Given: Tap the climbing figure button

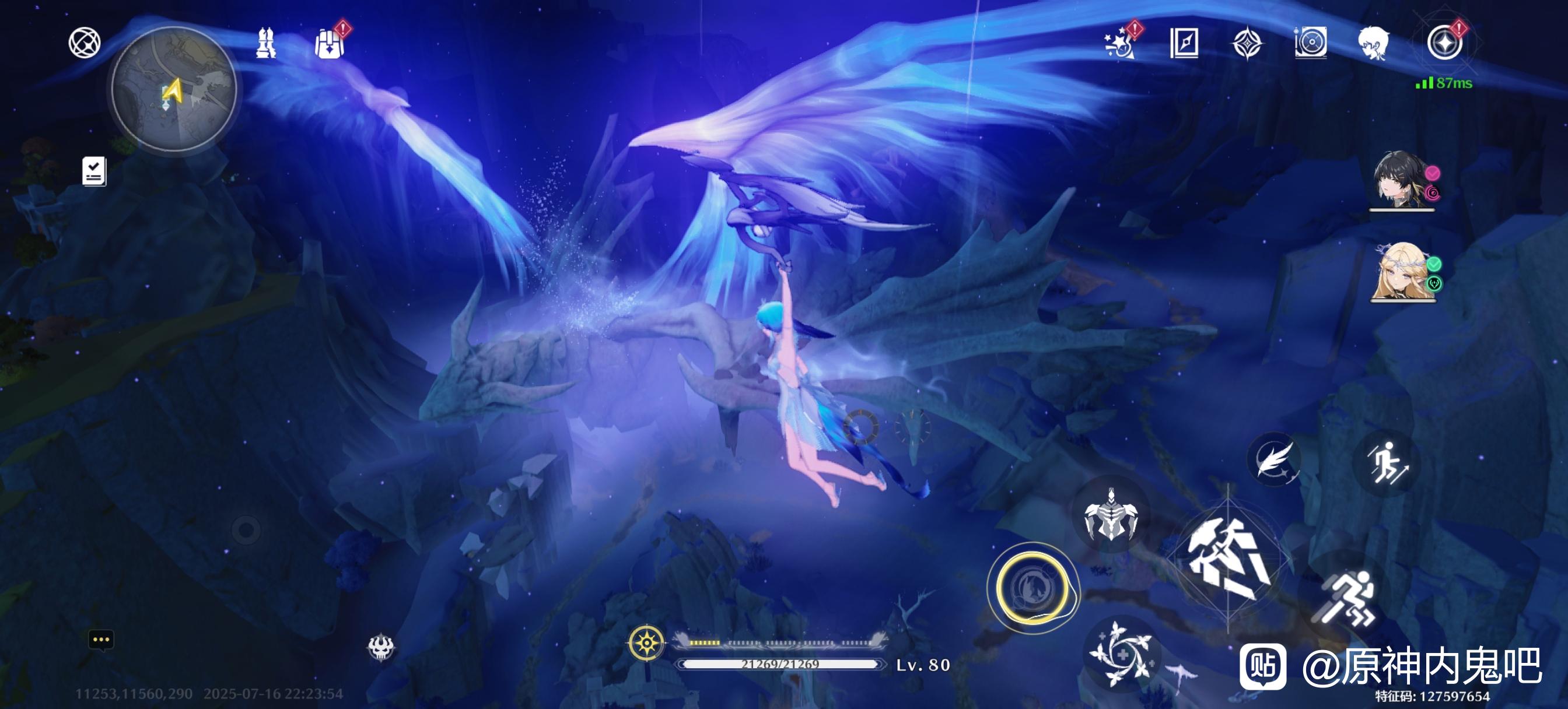Looking at the screenshot, I should coord(1386,463).
